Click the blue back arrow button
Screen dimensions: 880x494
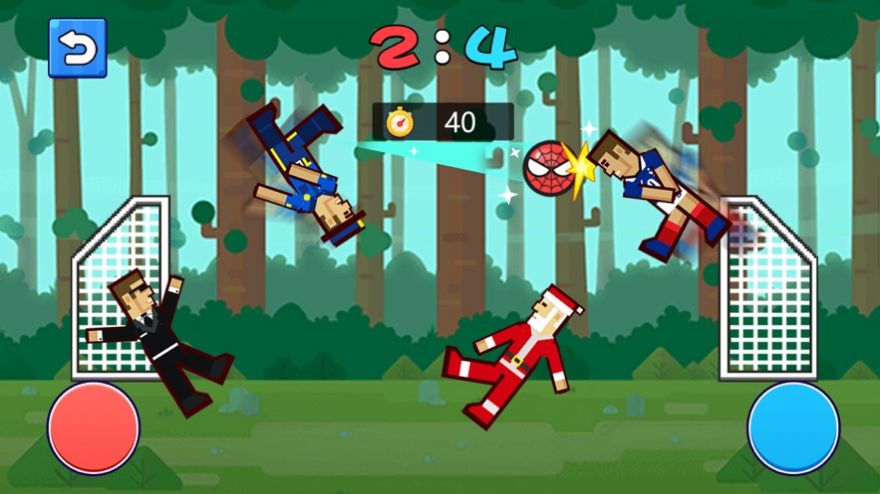(77, 48)
